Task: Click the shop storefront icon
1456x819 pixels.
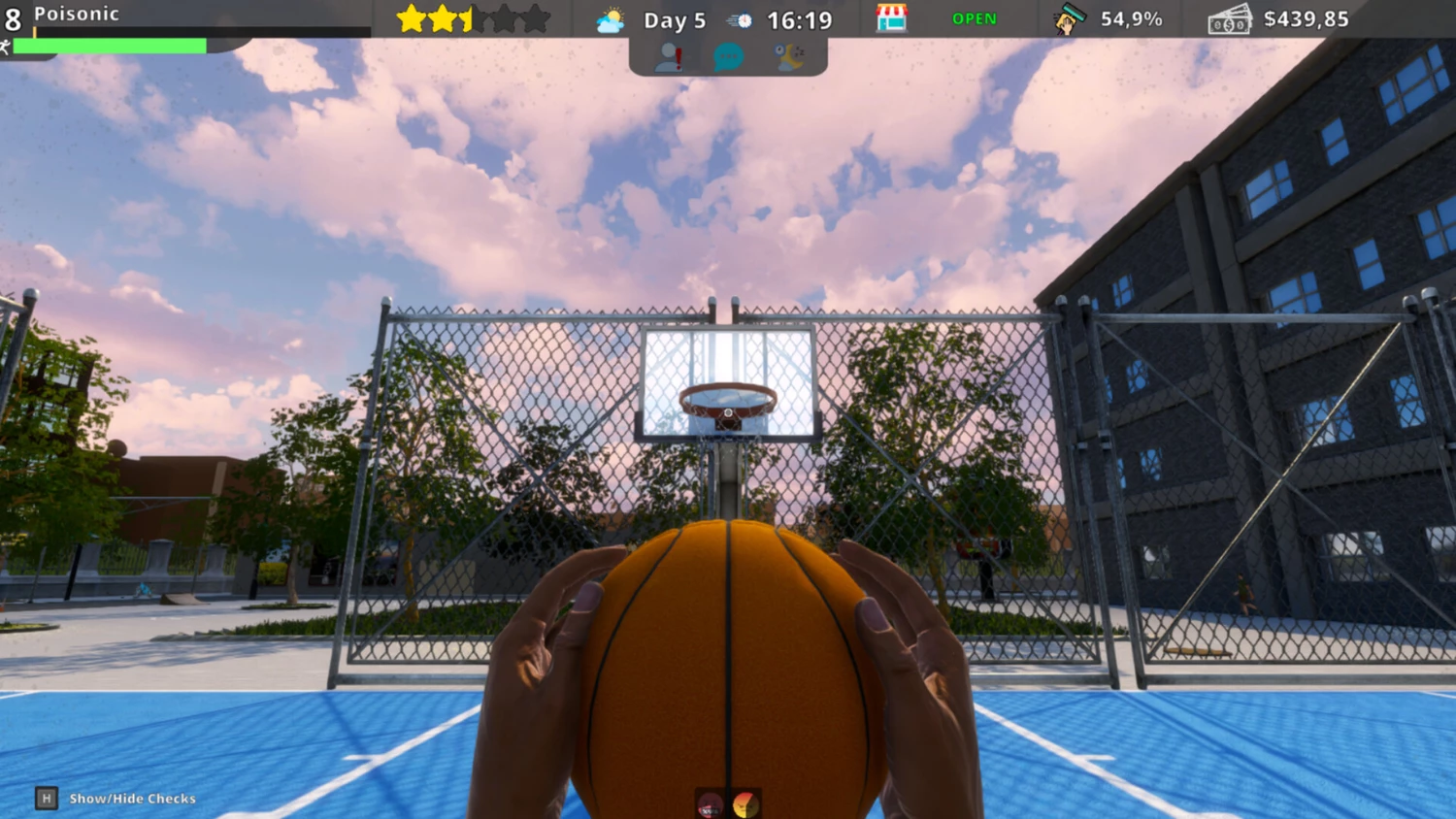Action: click(891, 18)
